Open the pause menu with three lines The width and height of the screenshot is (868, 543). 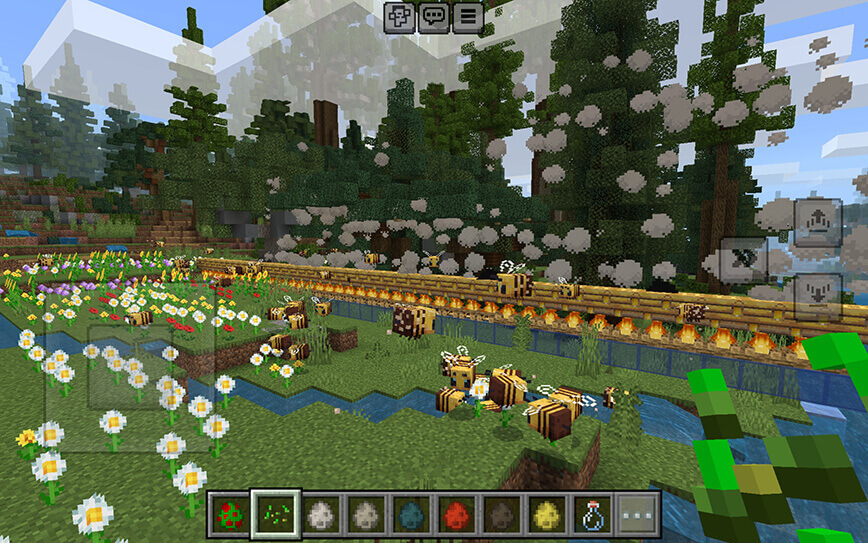[x=467, y=17]
